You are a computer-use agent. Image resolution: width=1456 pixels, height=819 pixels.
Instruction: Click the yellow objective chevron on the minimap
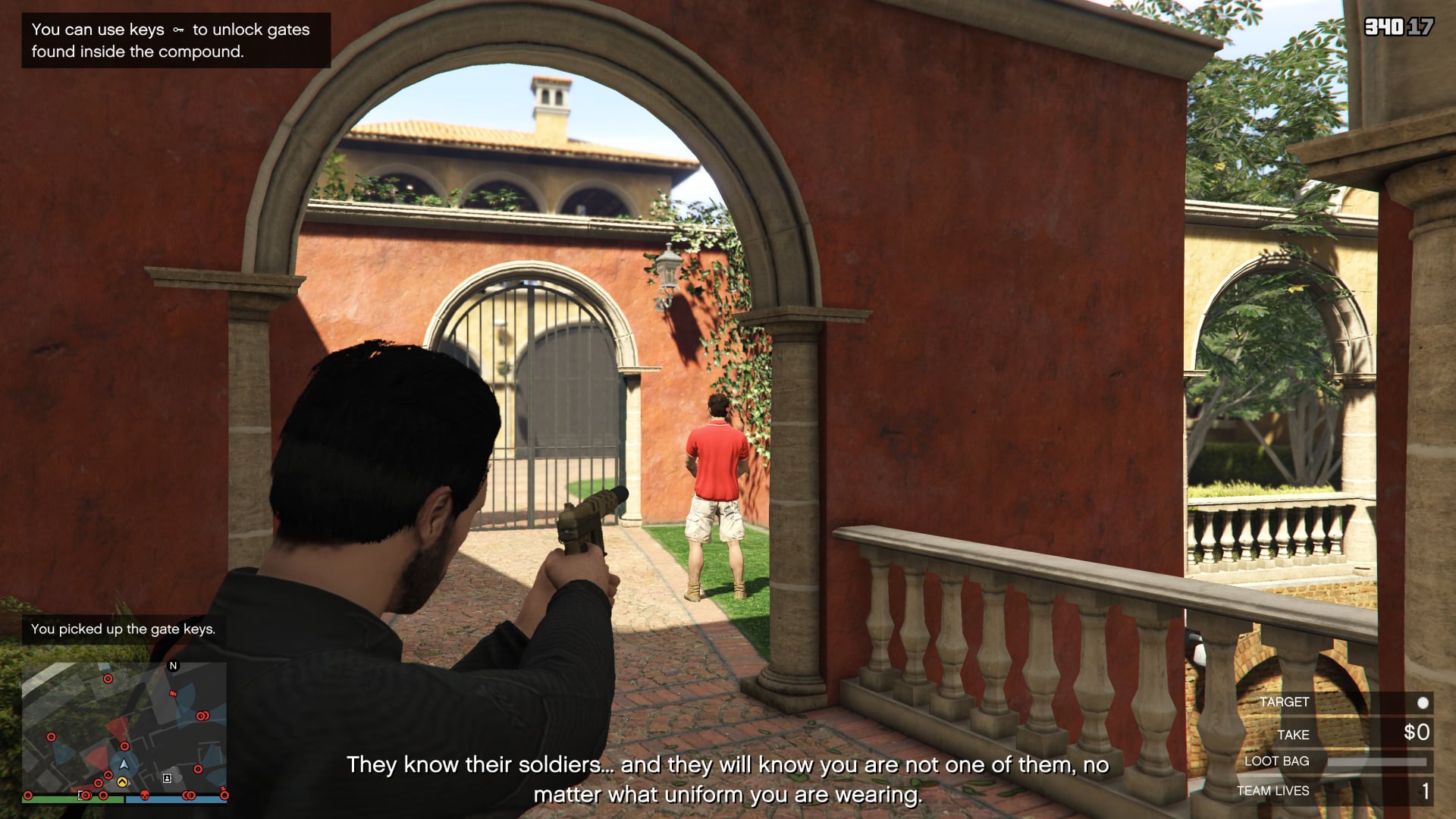coord(121,781)
